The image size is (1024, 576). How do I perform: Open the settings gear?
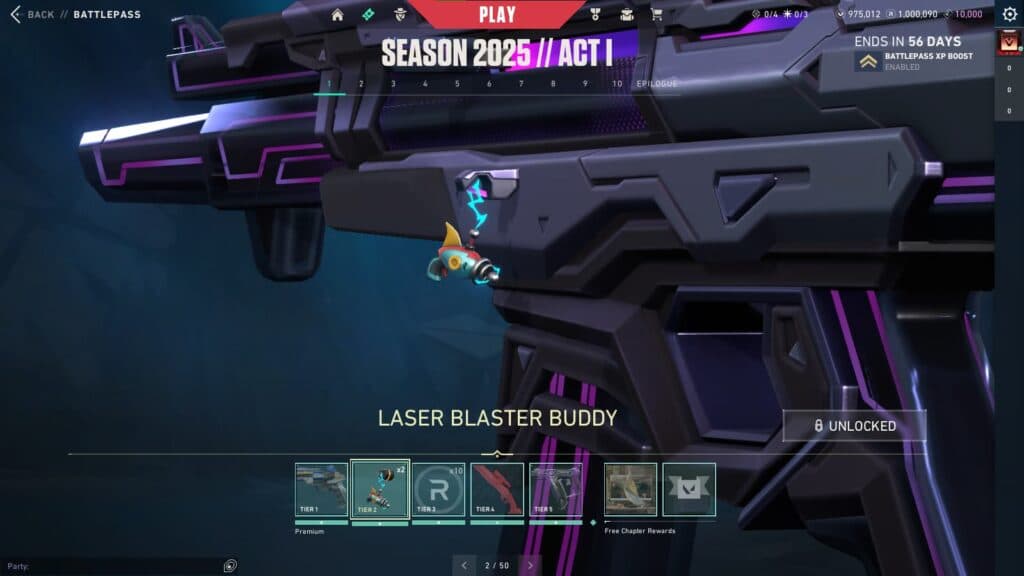click(x=1009, y=14)
